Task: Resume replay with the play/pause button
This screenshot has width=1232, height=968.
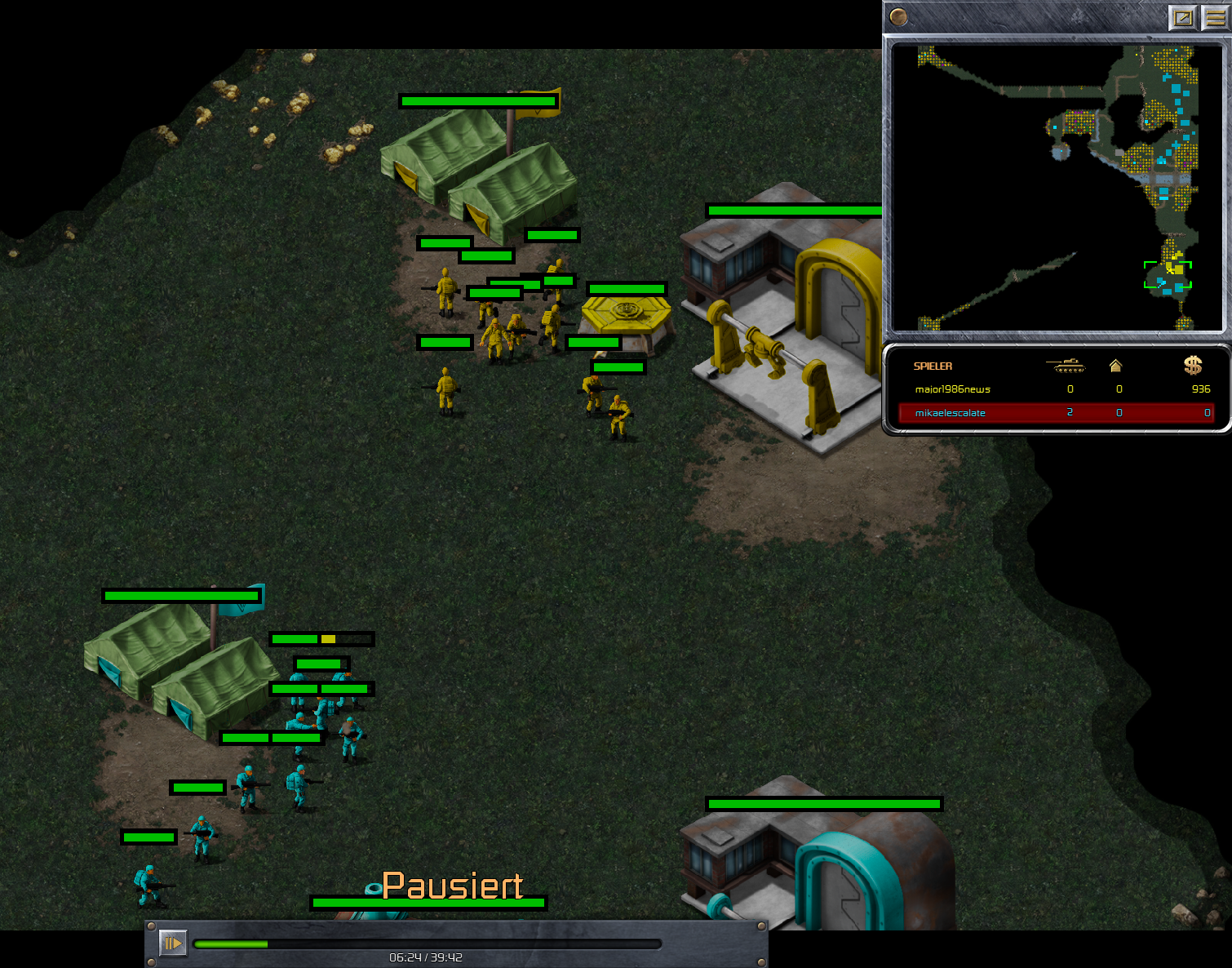Action: click(173, 944)
